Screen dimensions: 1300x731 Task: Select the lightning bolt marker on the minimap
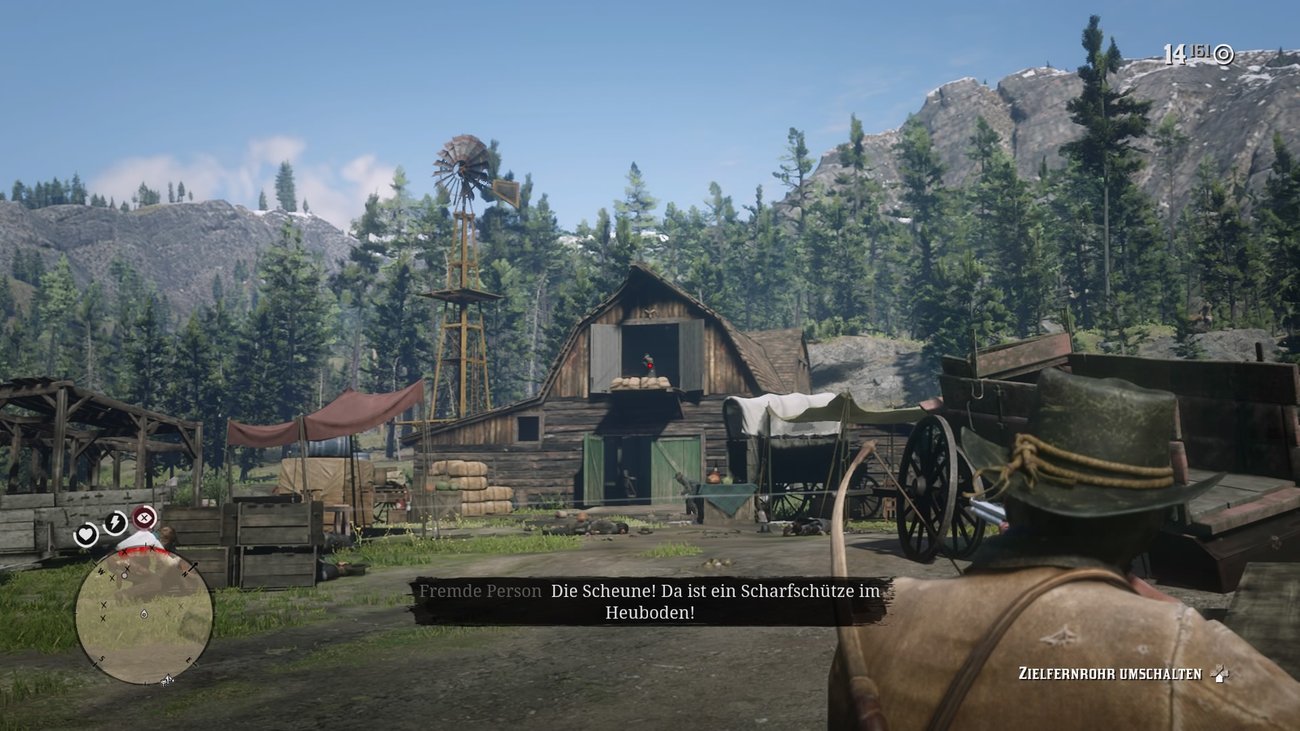[115, 520]
